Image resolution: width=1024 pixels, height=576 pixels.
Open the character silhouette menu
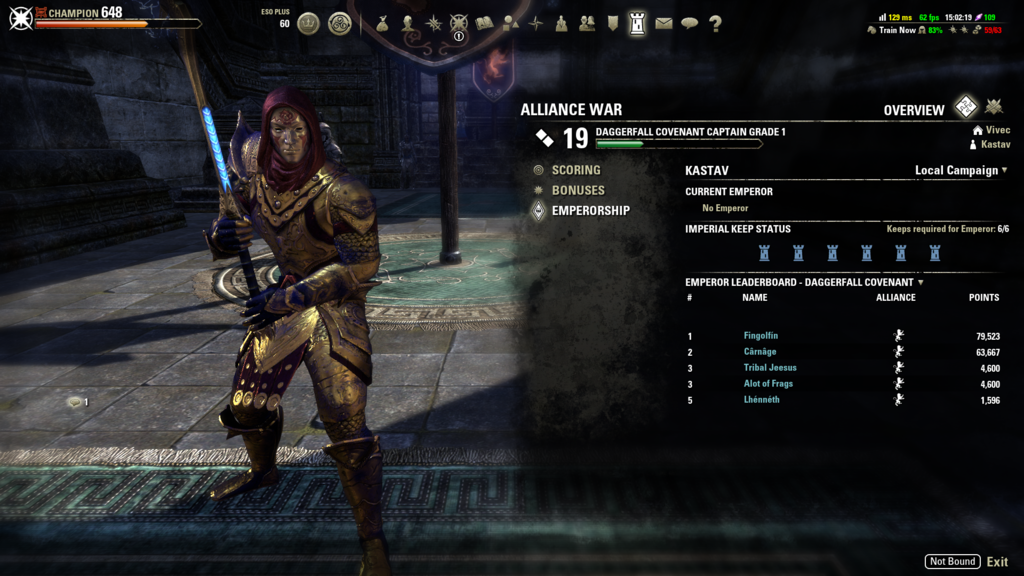[408, 24]
